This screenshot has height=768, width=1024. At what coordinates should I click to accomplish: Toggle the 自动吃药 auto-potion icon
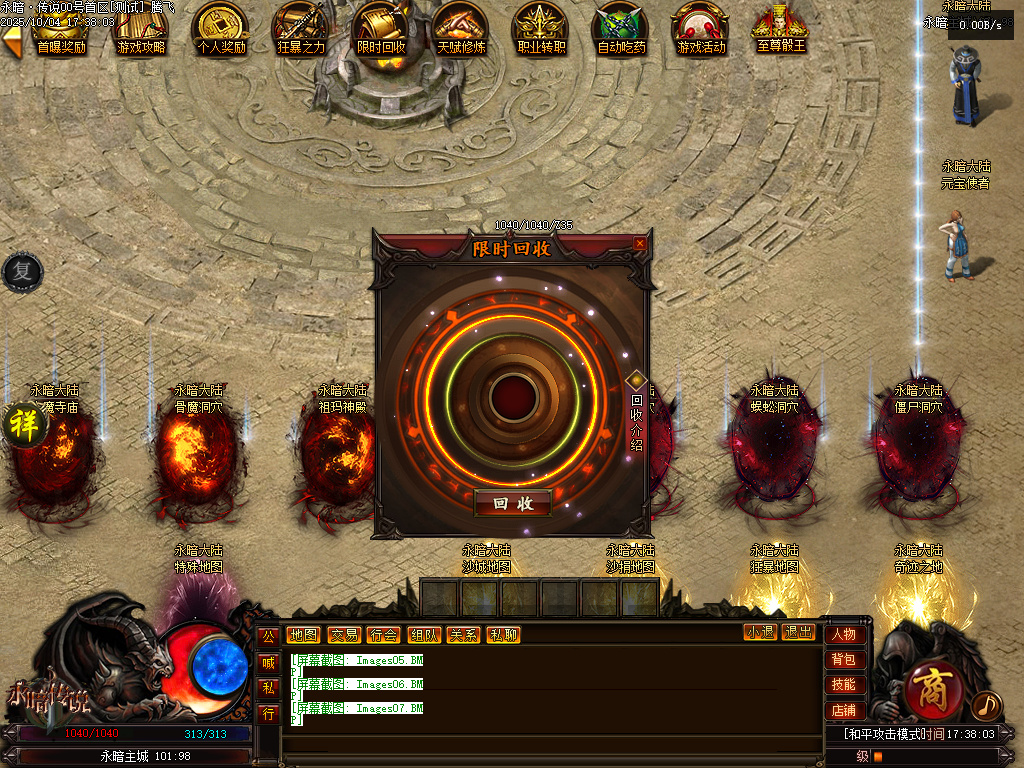[621, 28]
